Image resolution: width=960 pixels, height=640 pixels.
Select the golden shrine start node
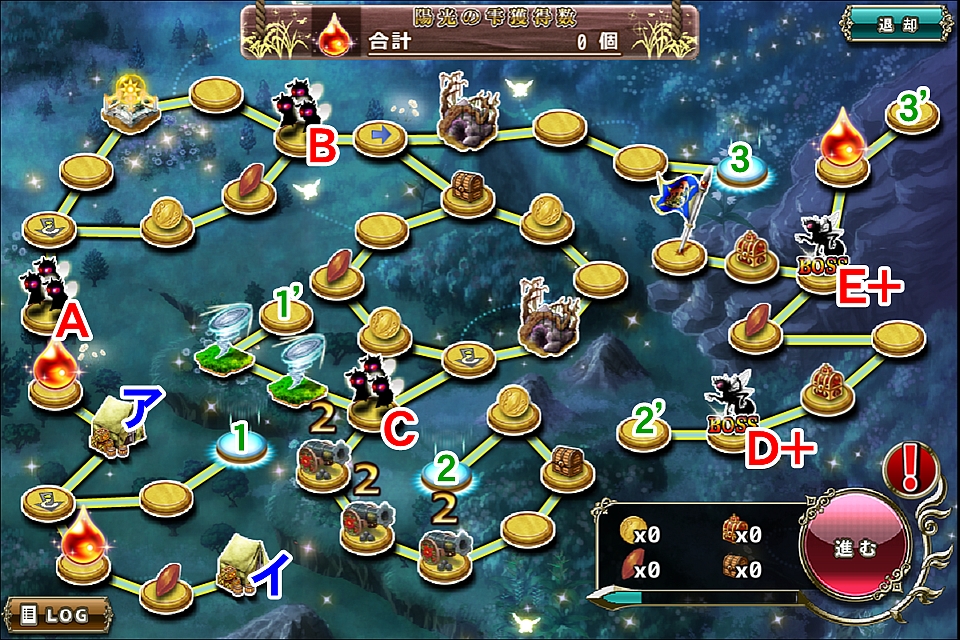pyautogui.click(x=131, y=105)
